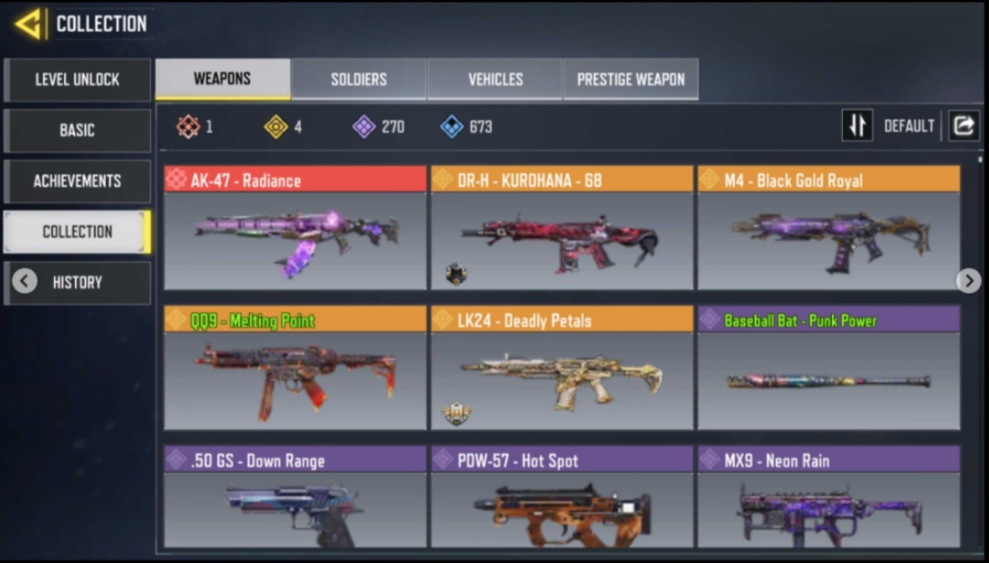Pick the QQ9 Melting Point weapon
Viewport: 989px width, 563px height.
coord(295,368)
